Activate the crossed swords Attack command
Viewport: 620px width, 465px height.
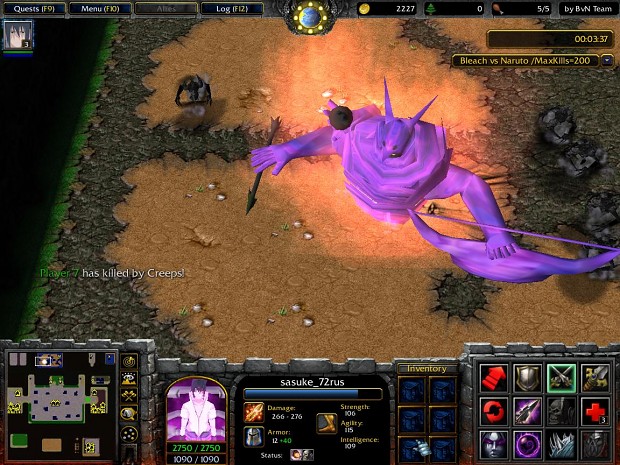pyautogui.click(x=561, y=376)
